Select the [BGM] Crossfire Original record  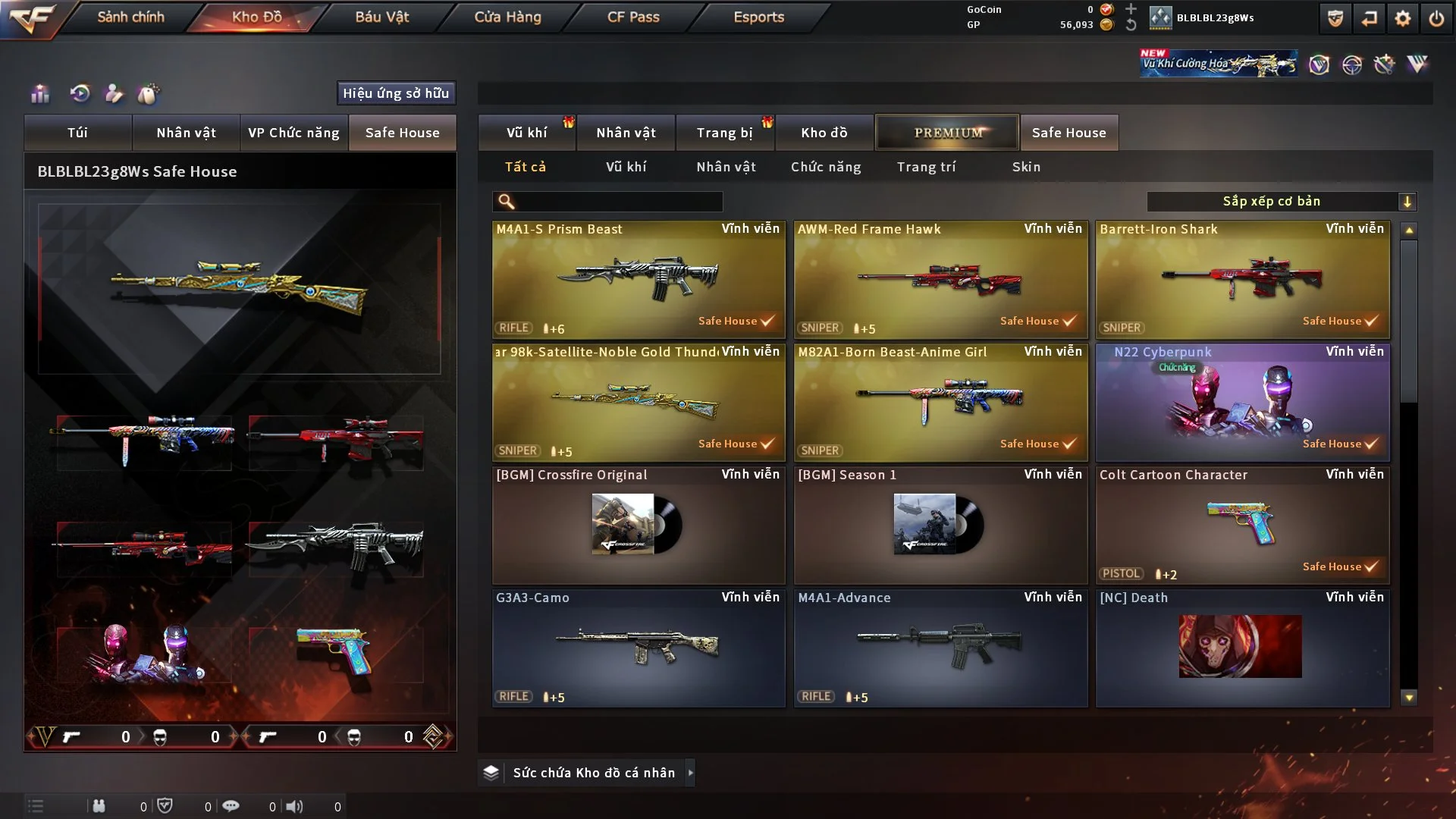pos(639,526)
